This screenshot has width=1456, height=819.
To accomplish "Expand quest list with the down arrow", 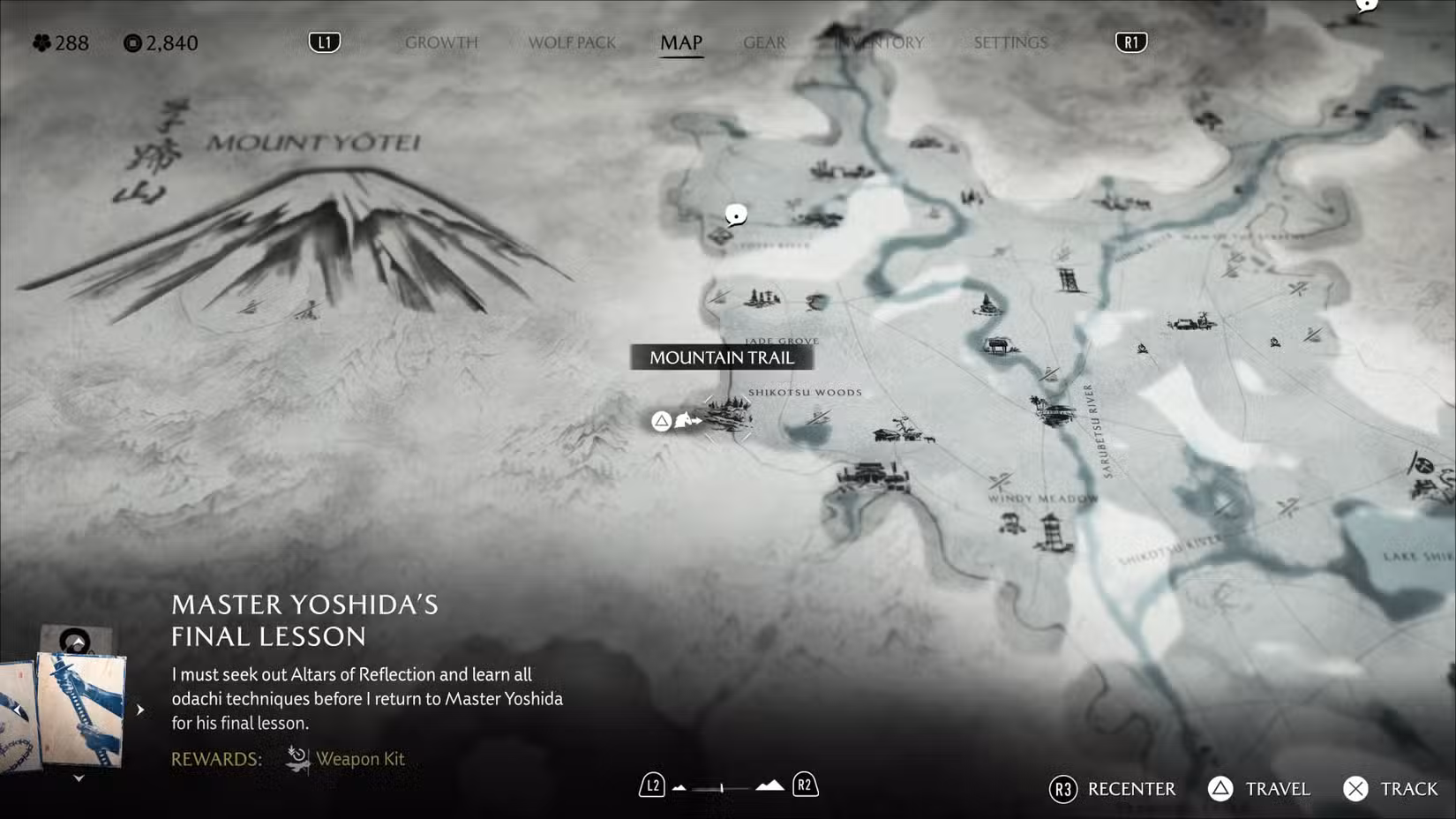I will coord(79,778).
